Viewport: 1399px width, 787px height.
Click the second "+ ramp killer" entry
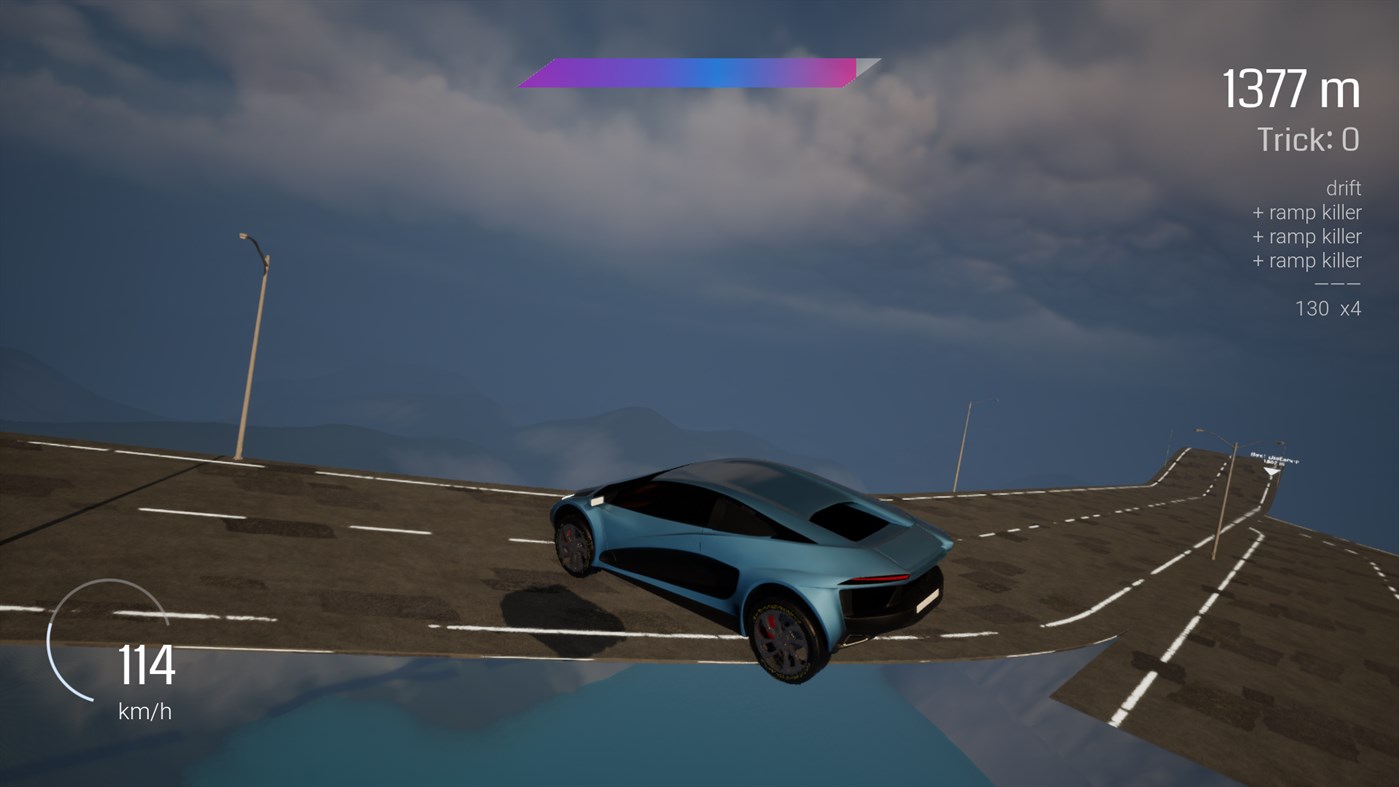(x=1307, y=235)
